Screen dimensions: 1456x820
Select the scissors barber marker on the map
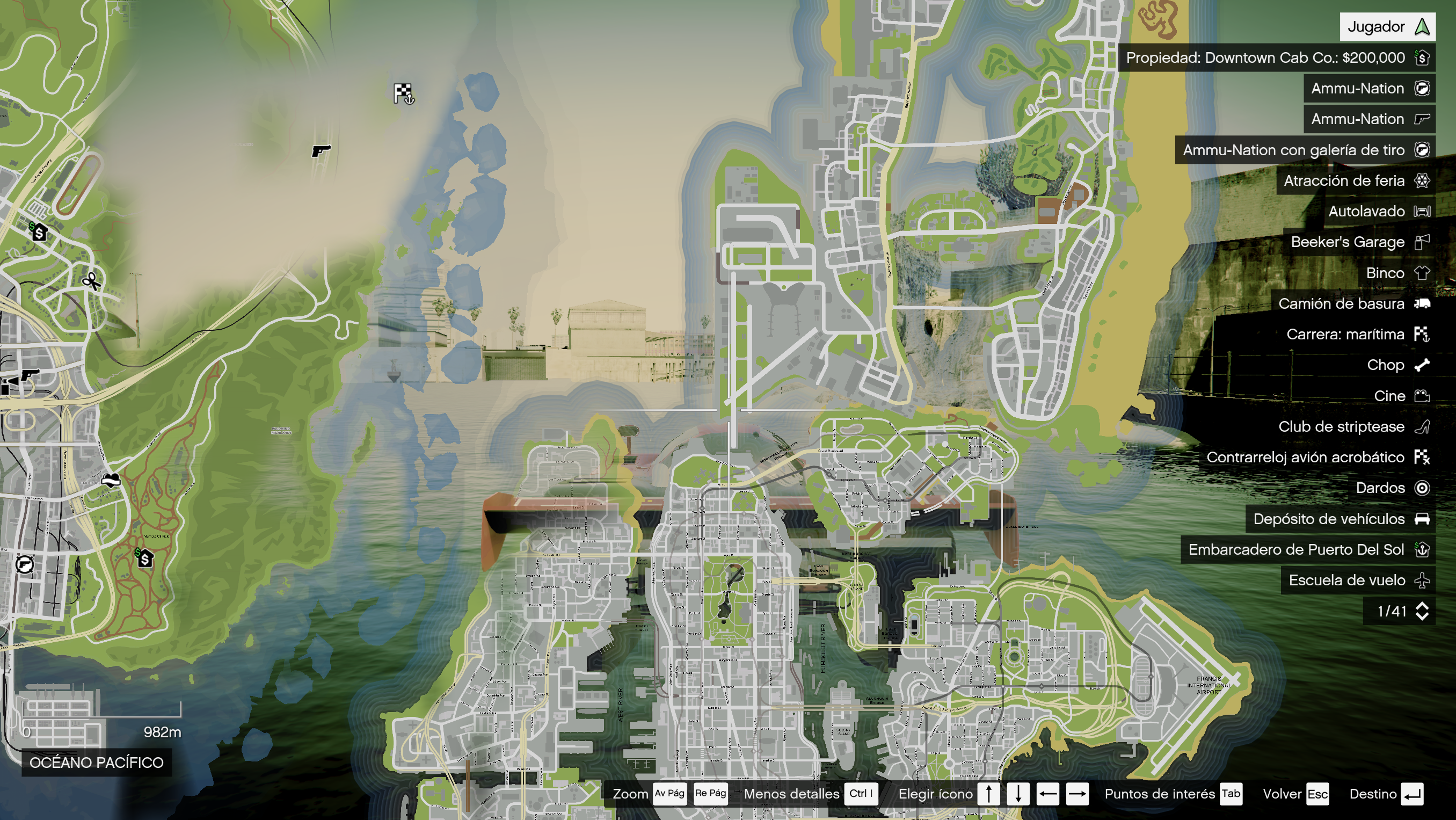pyautogui.click(x=90, y=280)
